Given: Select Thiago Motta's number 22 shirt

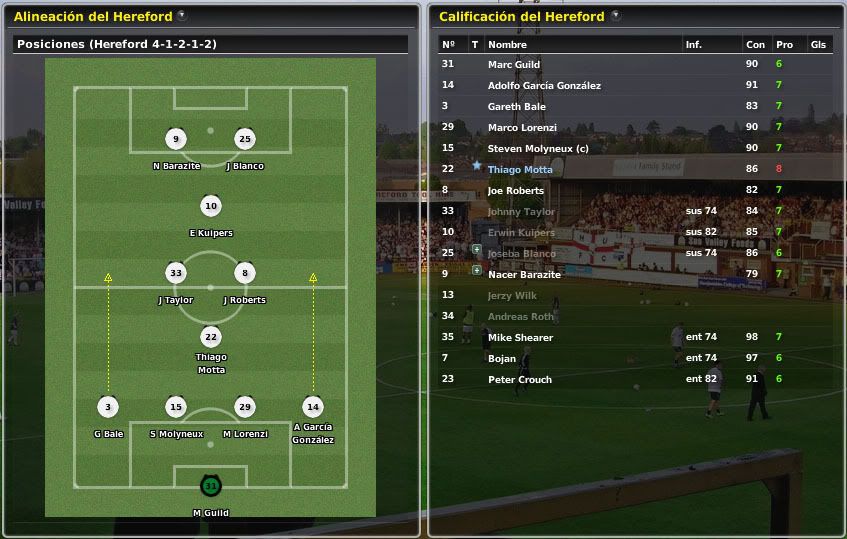Looking at the screenshot, I should click(x=210, y=337).
